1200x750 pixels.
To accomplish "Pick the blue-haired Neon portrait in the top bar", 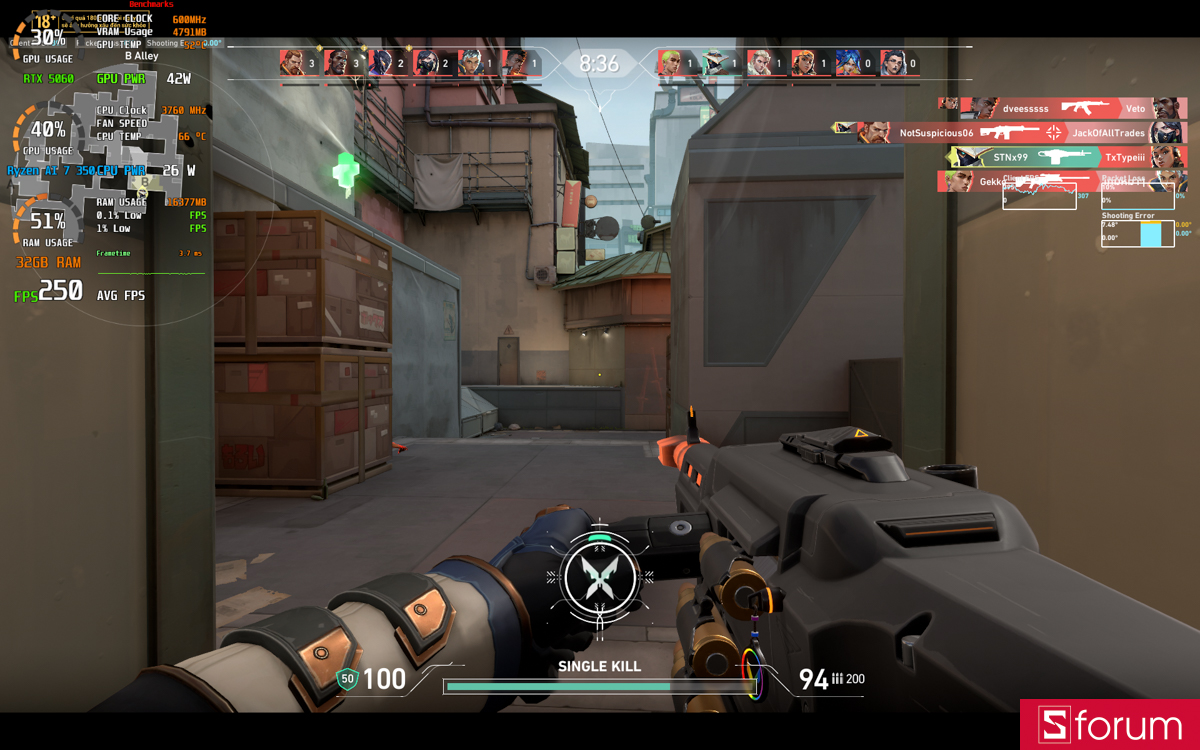I will click(848, 63).
